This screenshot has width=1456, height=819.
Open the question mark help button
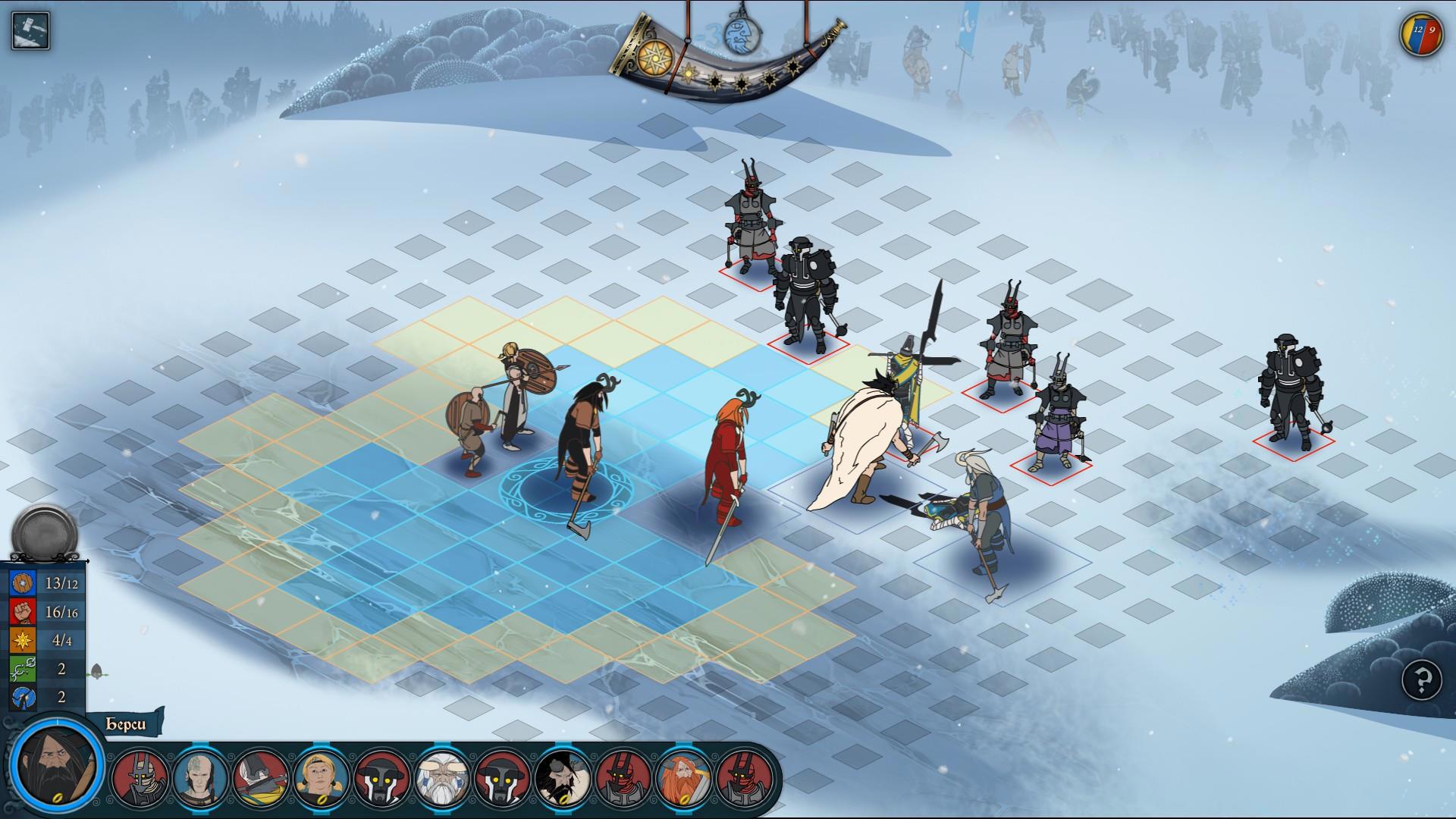[1422, 679]
